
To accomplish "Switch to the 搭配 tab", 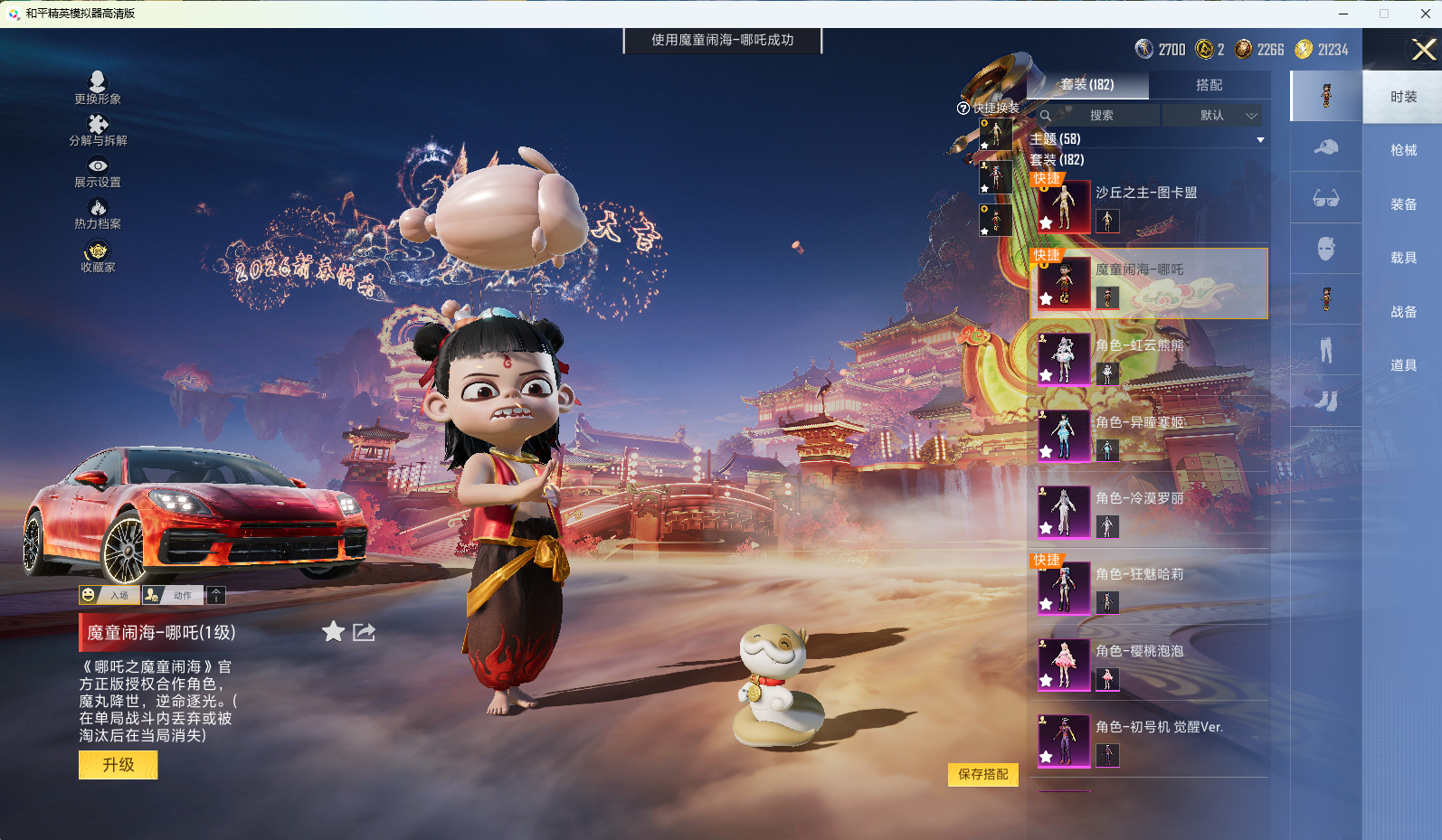I will pos(1211,85).
